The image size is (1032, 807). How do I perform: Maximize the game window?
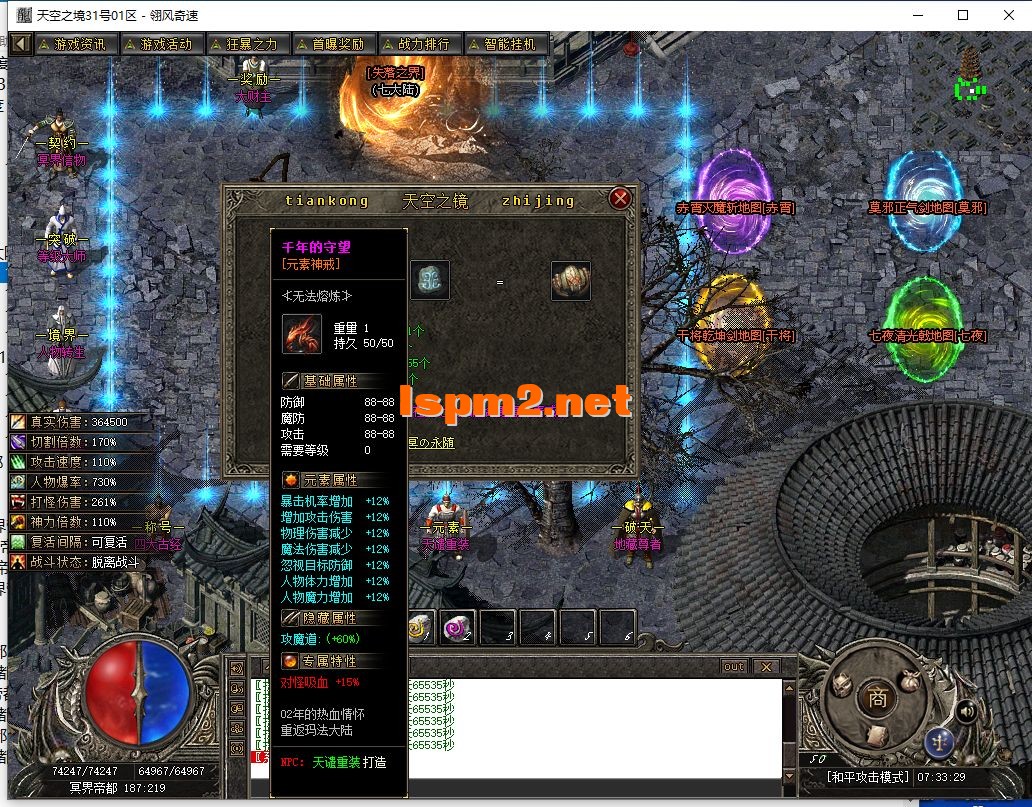pos(963,15)
